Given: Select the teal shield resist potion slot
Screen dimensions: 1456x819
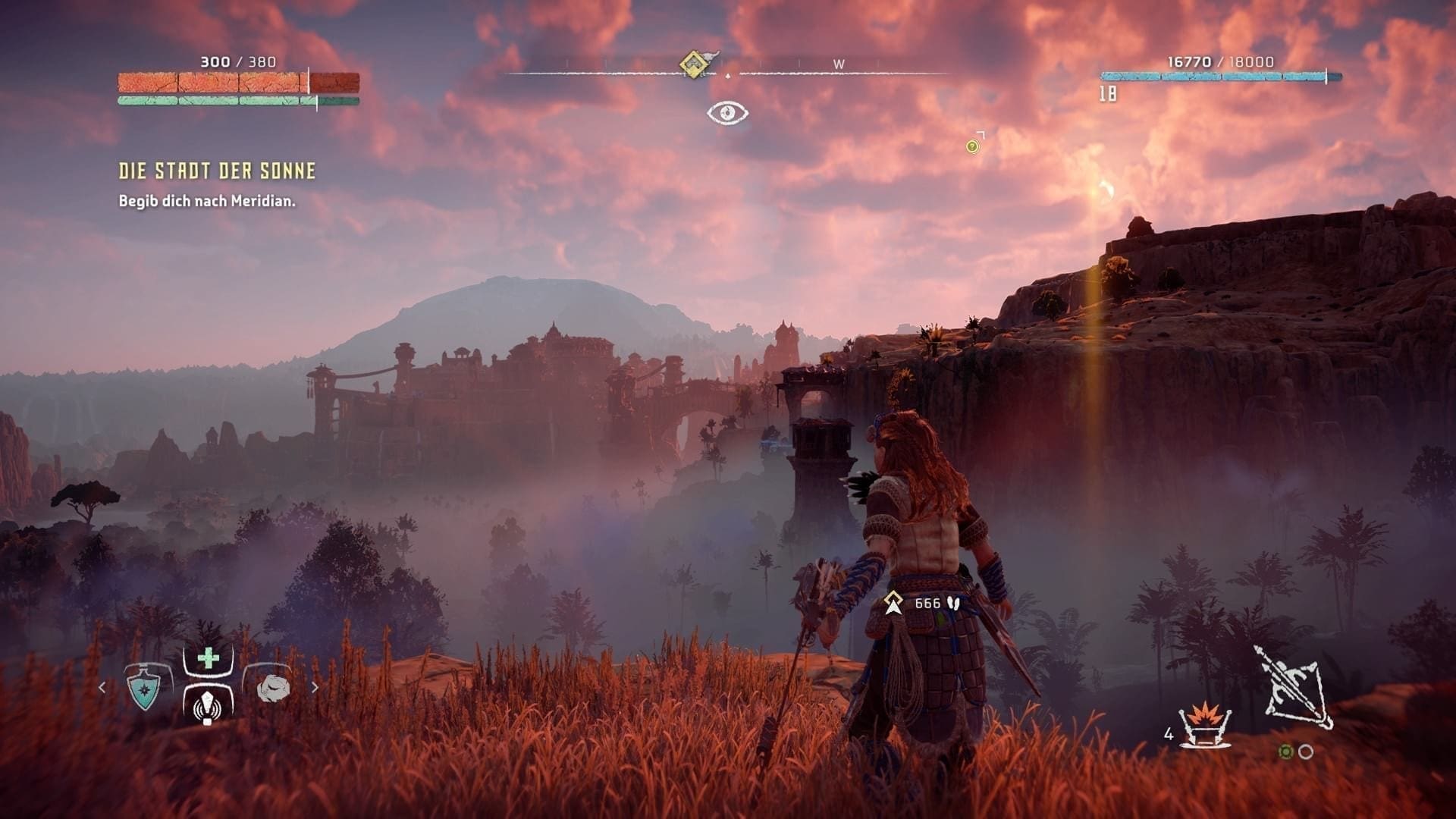Looking at the screenshot, I should click(144, 688).
